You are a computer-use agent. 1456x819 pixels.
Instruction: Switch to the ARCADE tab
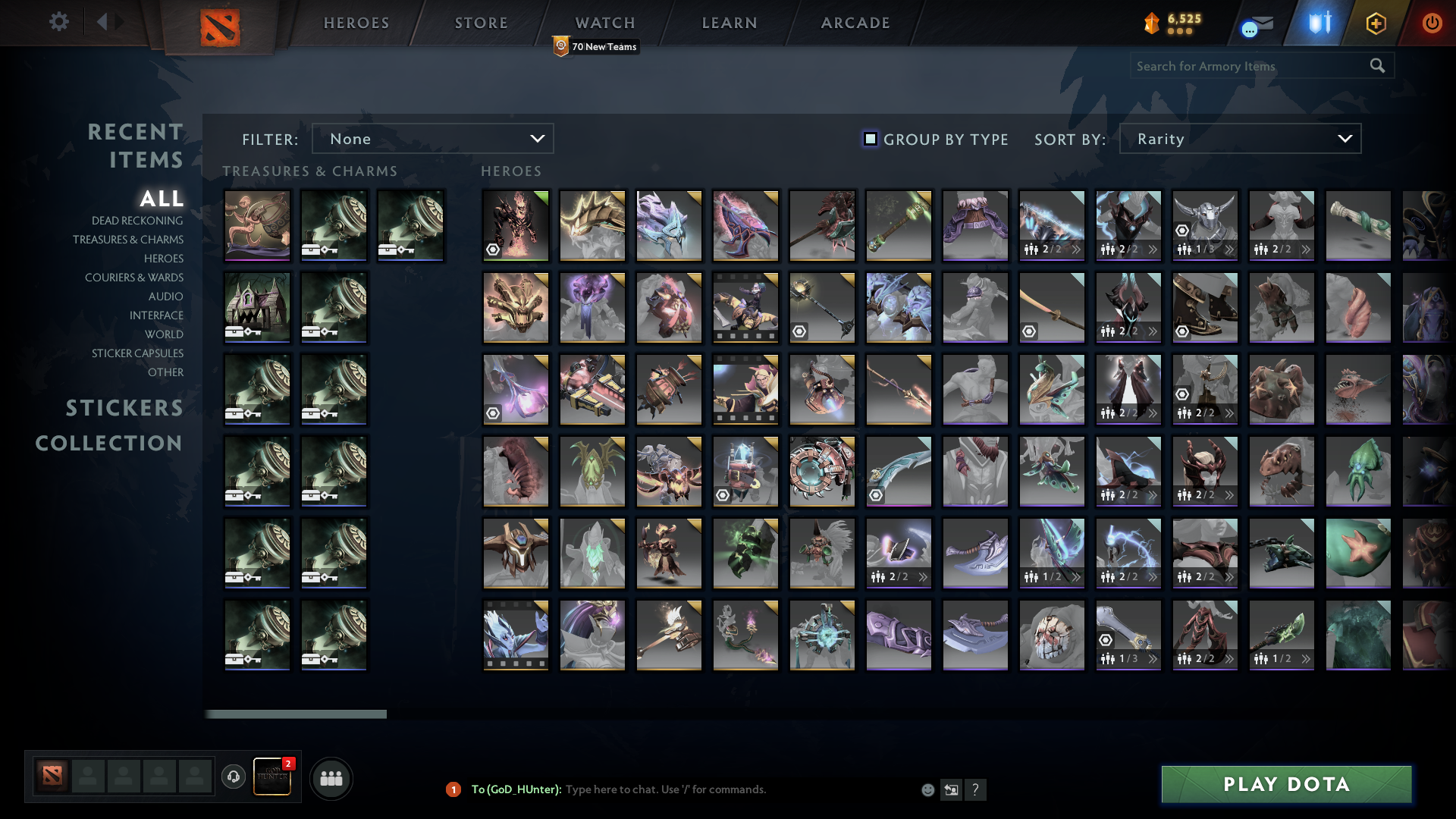(x=854, y=22)
